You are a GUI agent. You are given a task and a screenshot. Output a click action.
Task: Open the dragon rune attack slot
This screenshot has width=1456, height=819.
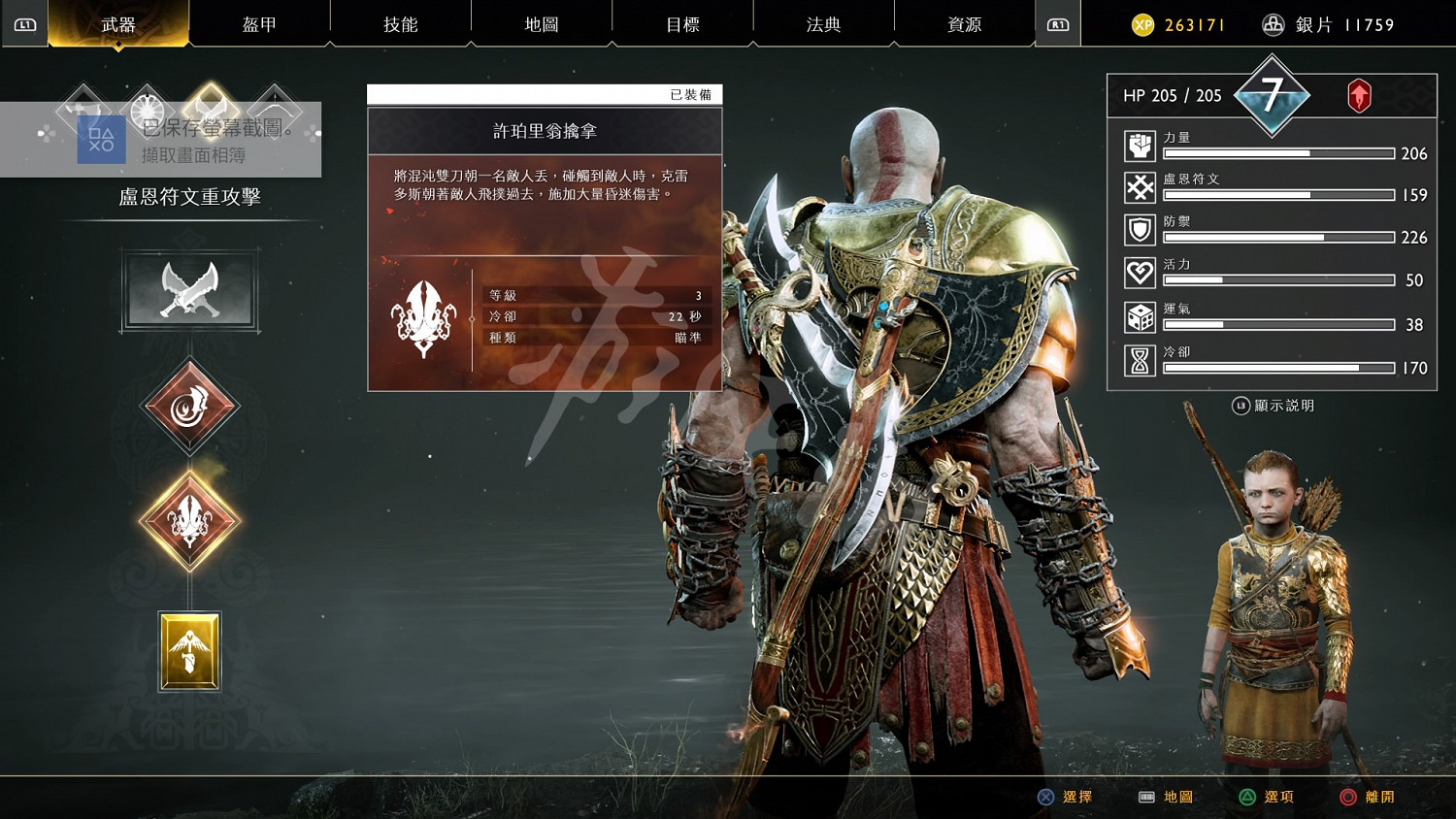189,405
